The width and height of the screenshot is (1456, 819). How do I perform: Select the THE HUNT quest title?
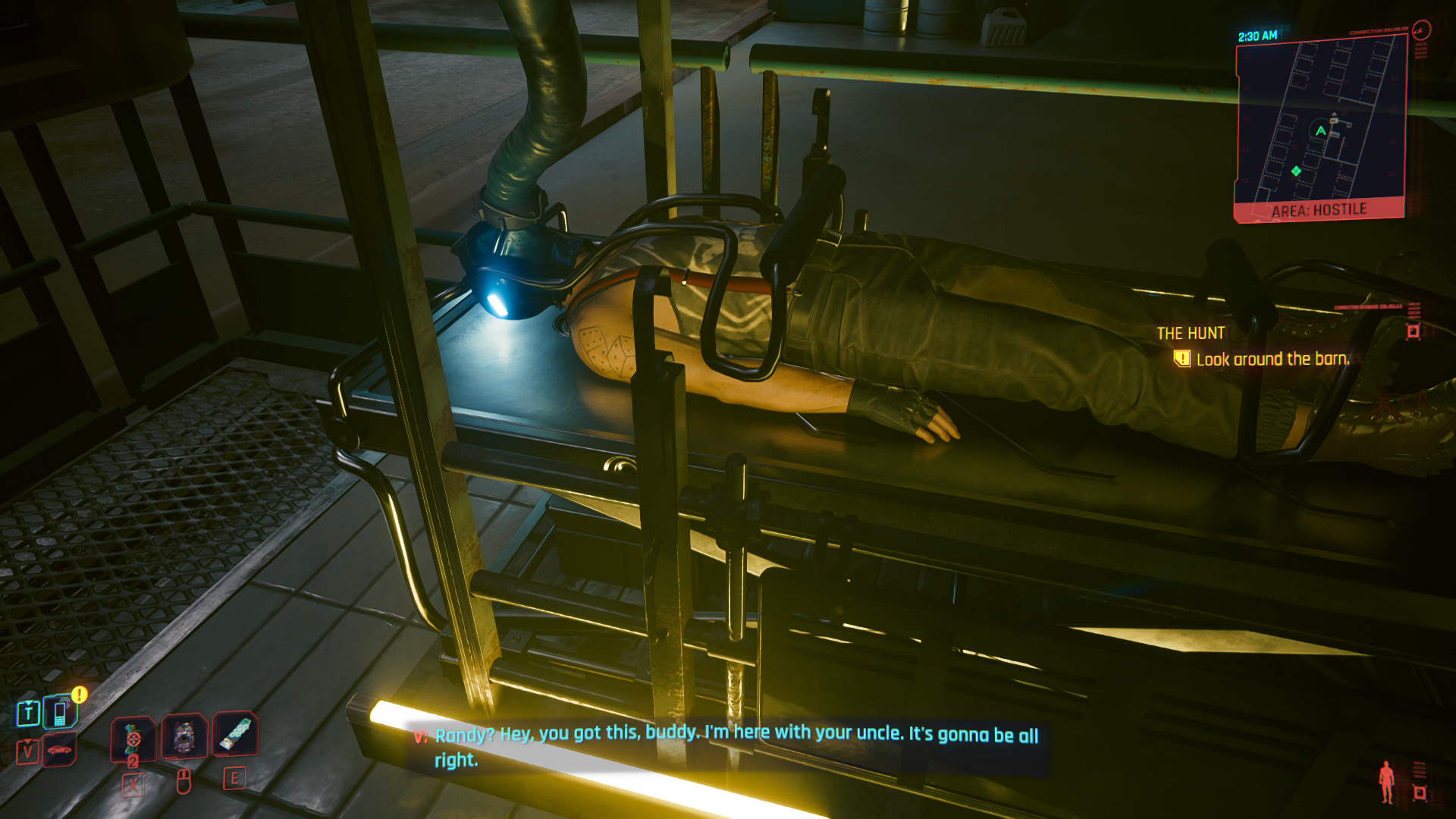point(1191,333)
